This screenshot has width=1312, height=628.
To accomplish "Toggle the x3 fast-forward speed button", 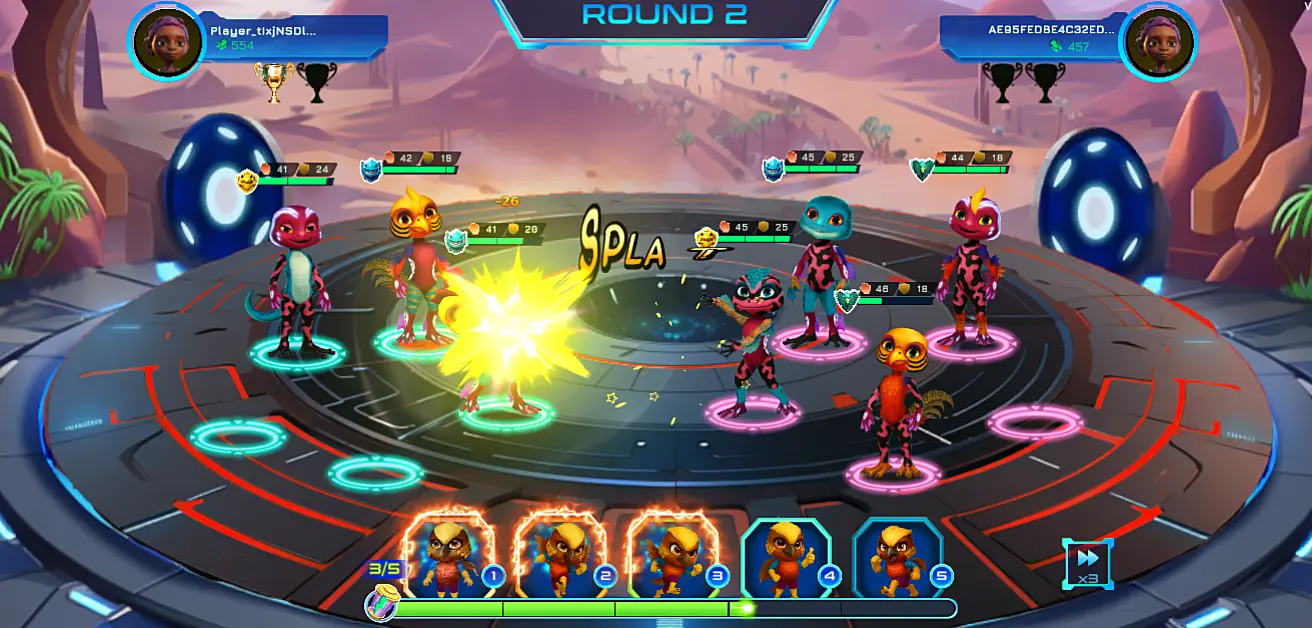I will pos(1087,564).
